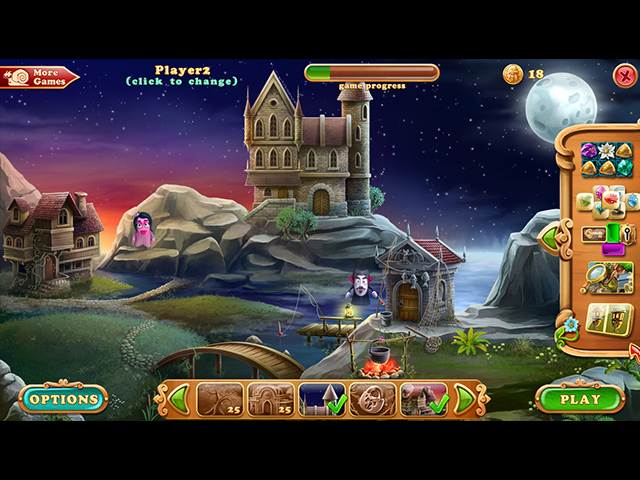This screenshot has width=640, height=480.
Task: Select the locked padlock building slot
Action: click(372, 399)
